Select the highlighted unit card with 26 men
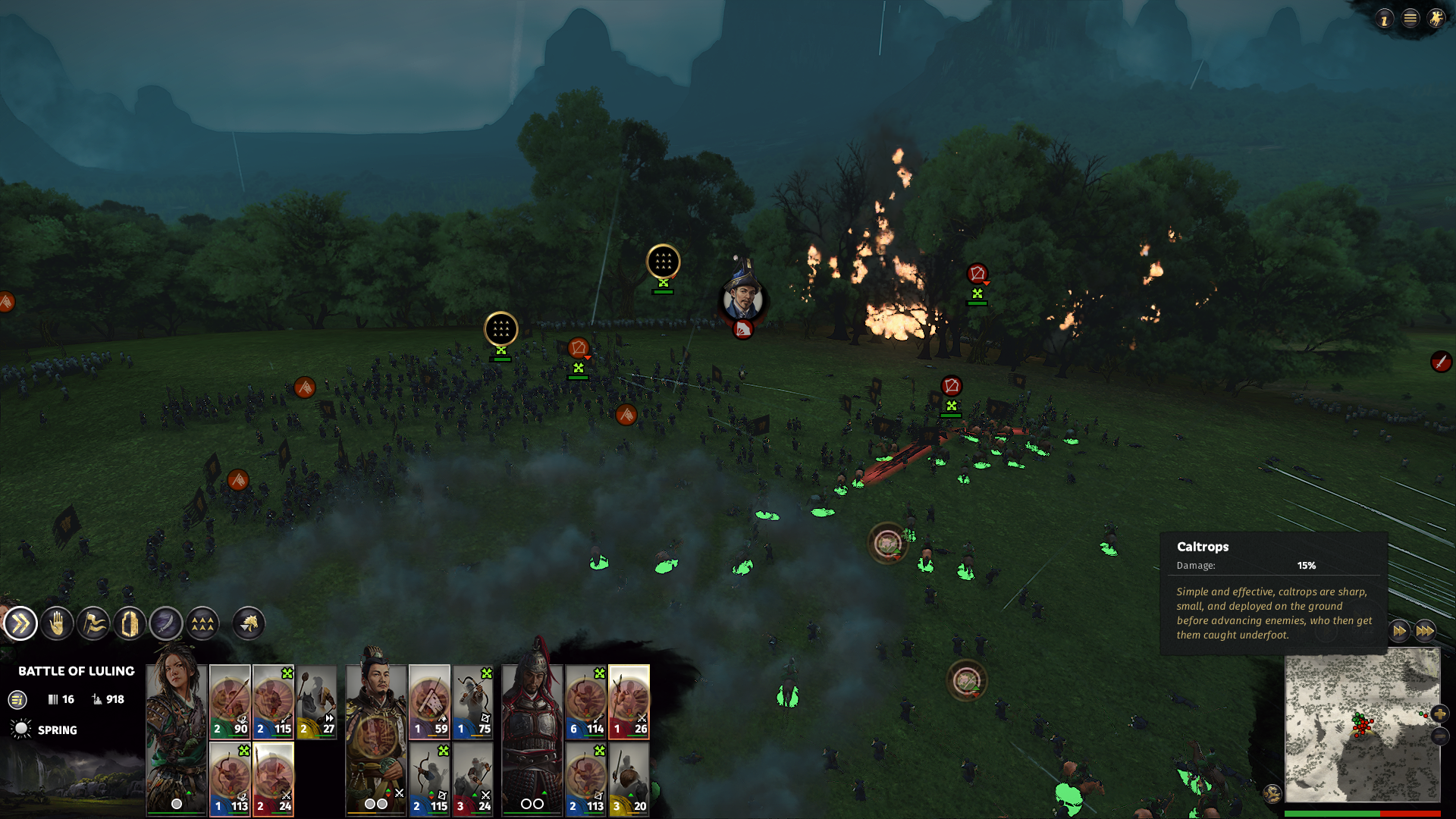The width and height of the screenshot is (1456, 819). click(x=629, y=701)
